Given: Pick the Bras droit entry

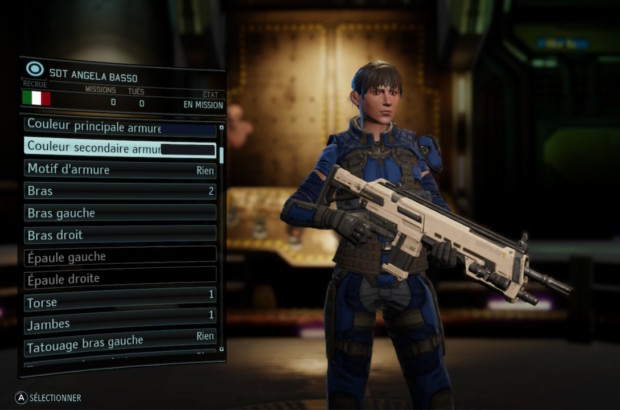Looking at the screenshot, I should point(120,234).
